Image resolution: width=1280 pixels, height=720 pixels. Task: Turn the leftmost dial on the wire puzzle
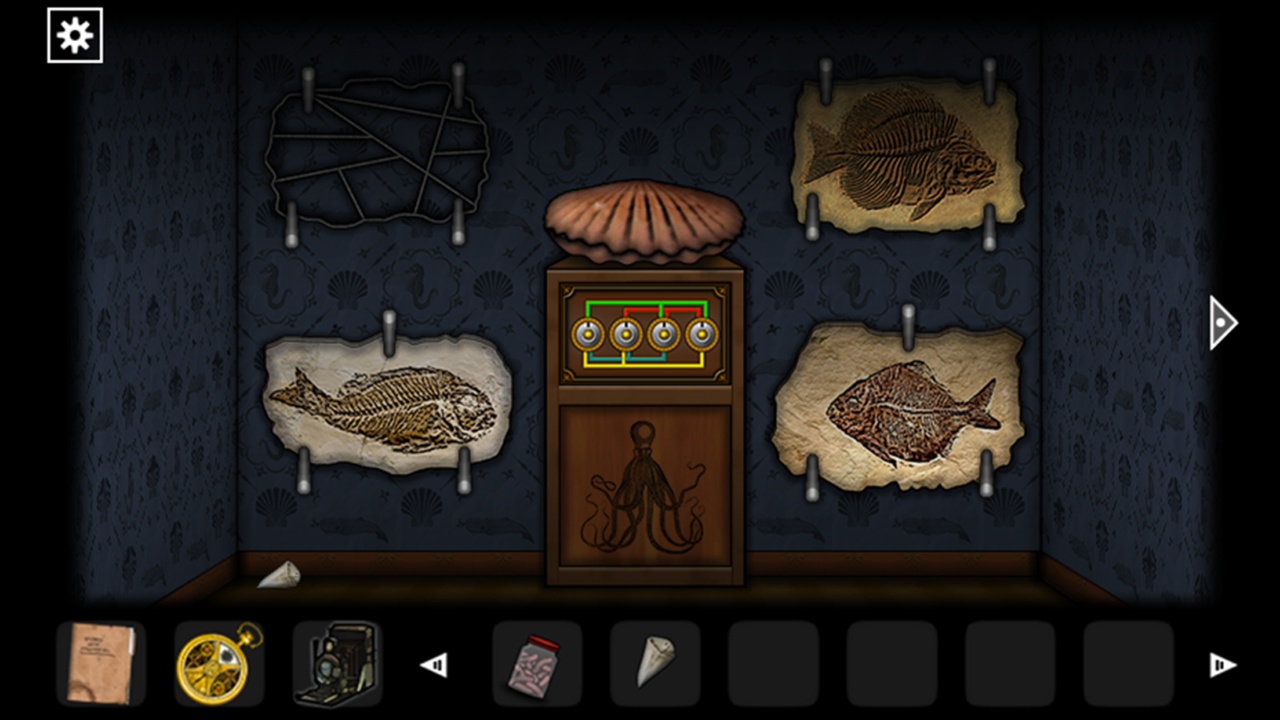[x=590, y=336]
